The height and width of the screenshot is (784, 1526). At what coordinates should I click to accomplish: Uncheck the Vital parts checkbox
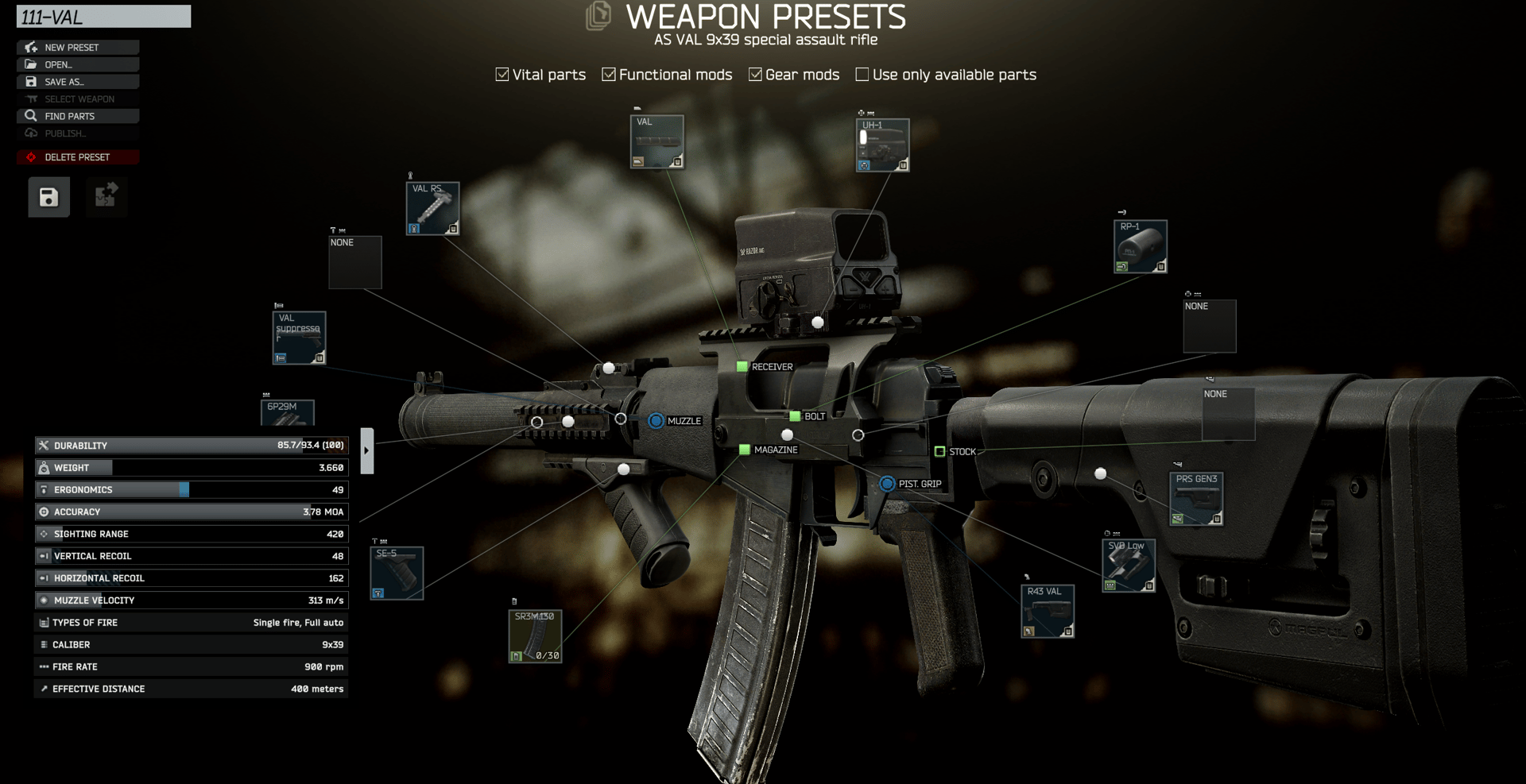click(x=502, y=74)
